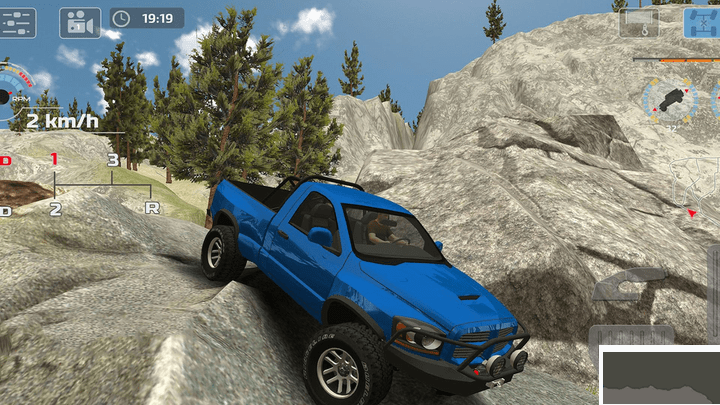Toggle the drivetrain differential button
This screenshot has height=405, width=720.
click(x=701, y=22)
